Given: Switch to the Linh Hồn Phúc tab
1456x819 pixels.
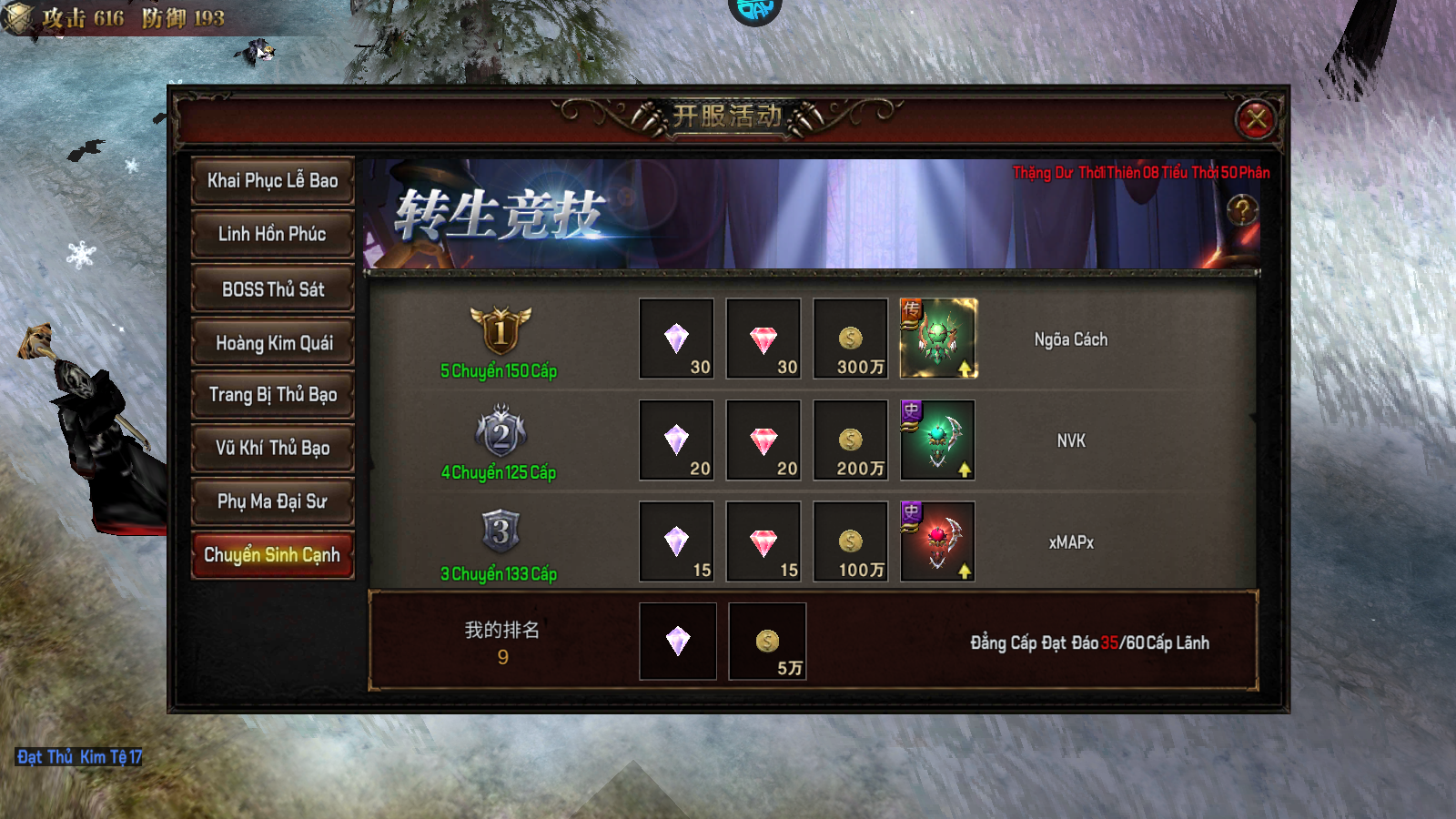Looking at the screenshot, I should point(272,234).
